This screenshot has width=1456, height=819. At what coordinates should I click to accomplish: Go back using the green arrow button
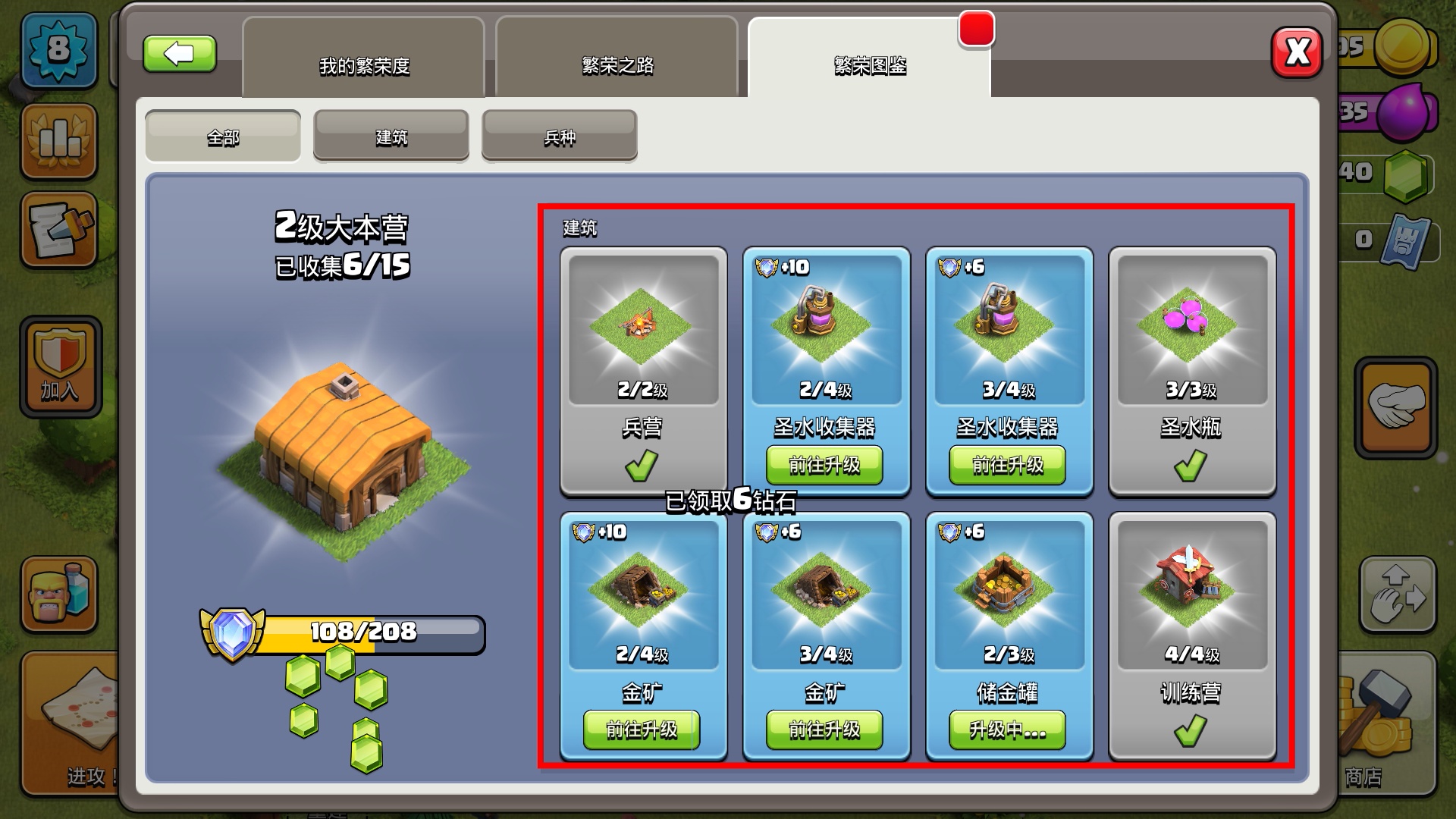pyautogui.click(x=180, y=54)
